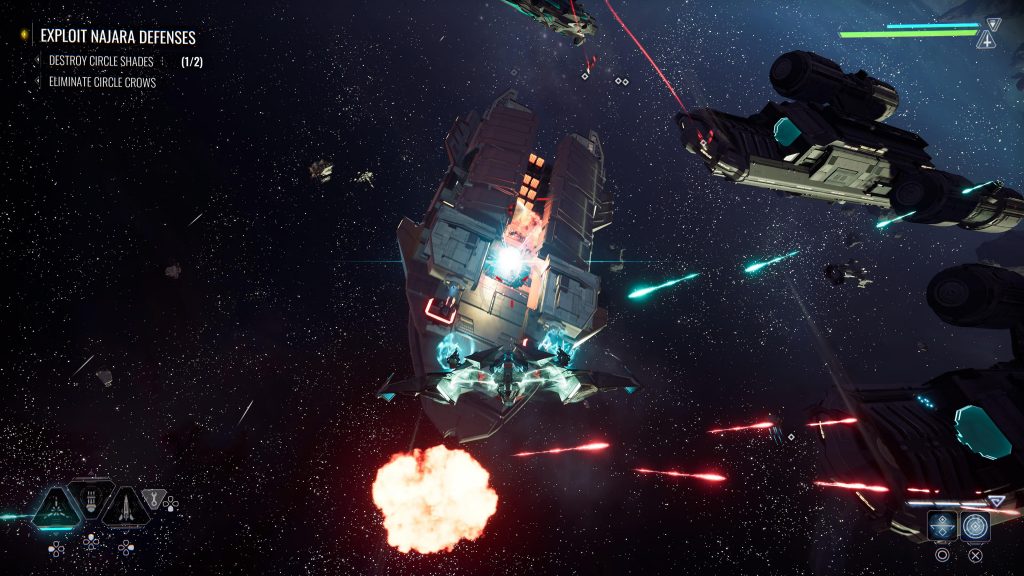Select the highlighted teal ship-form slot

tap(56, 507)
